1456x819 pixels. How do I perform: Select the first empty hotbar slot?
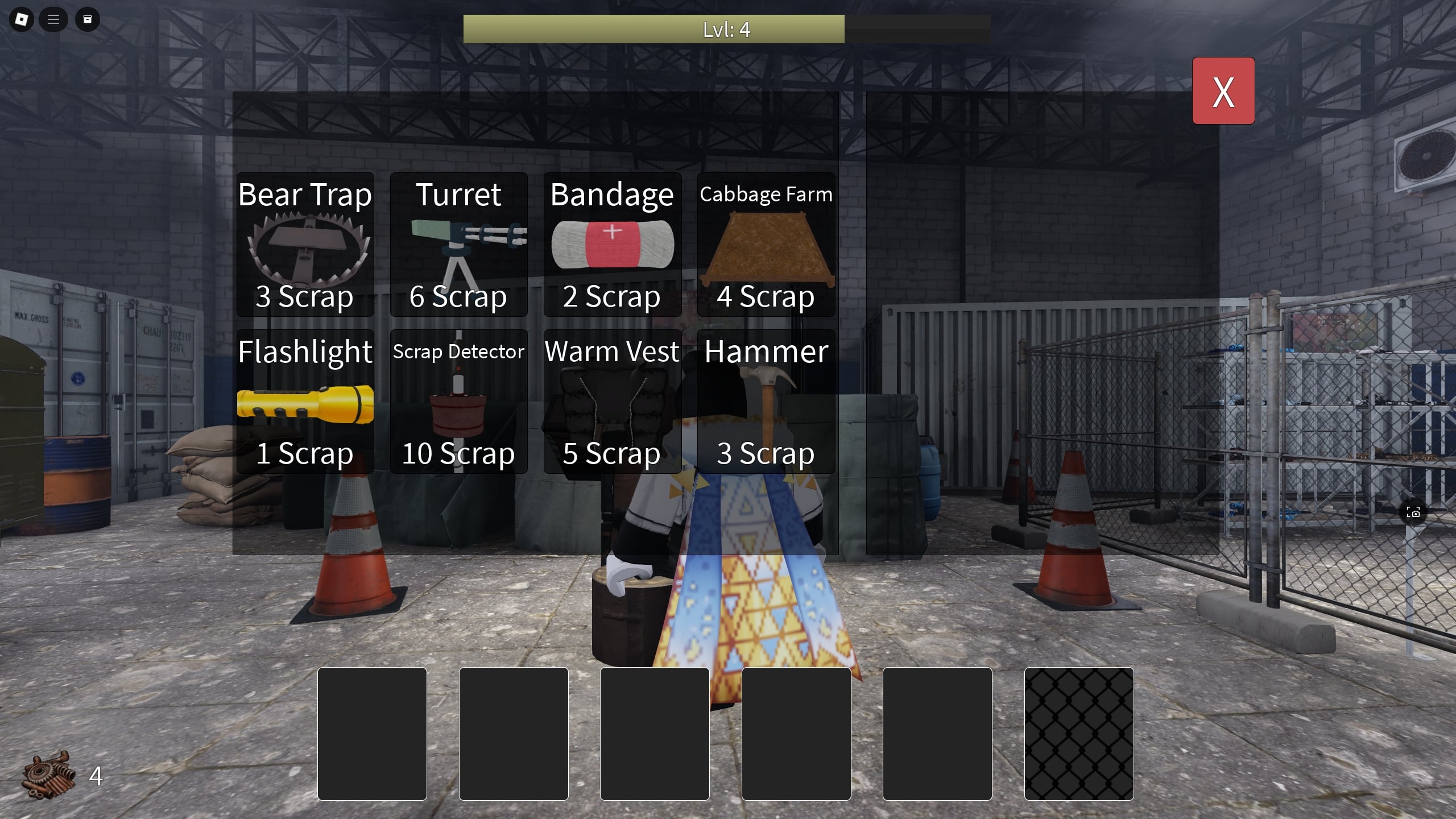pos(373,734)
